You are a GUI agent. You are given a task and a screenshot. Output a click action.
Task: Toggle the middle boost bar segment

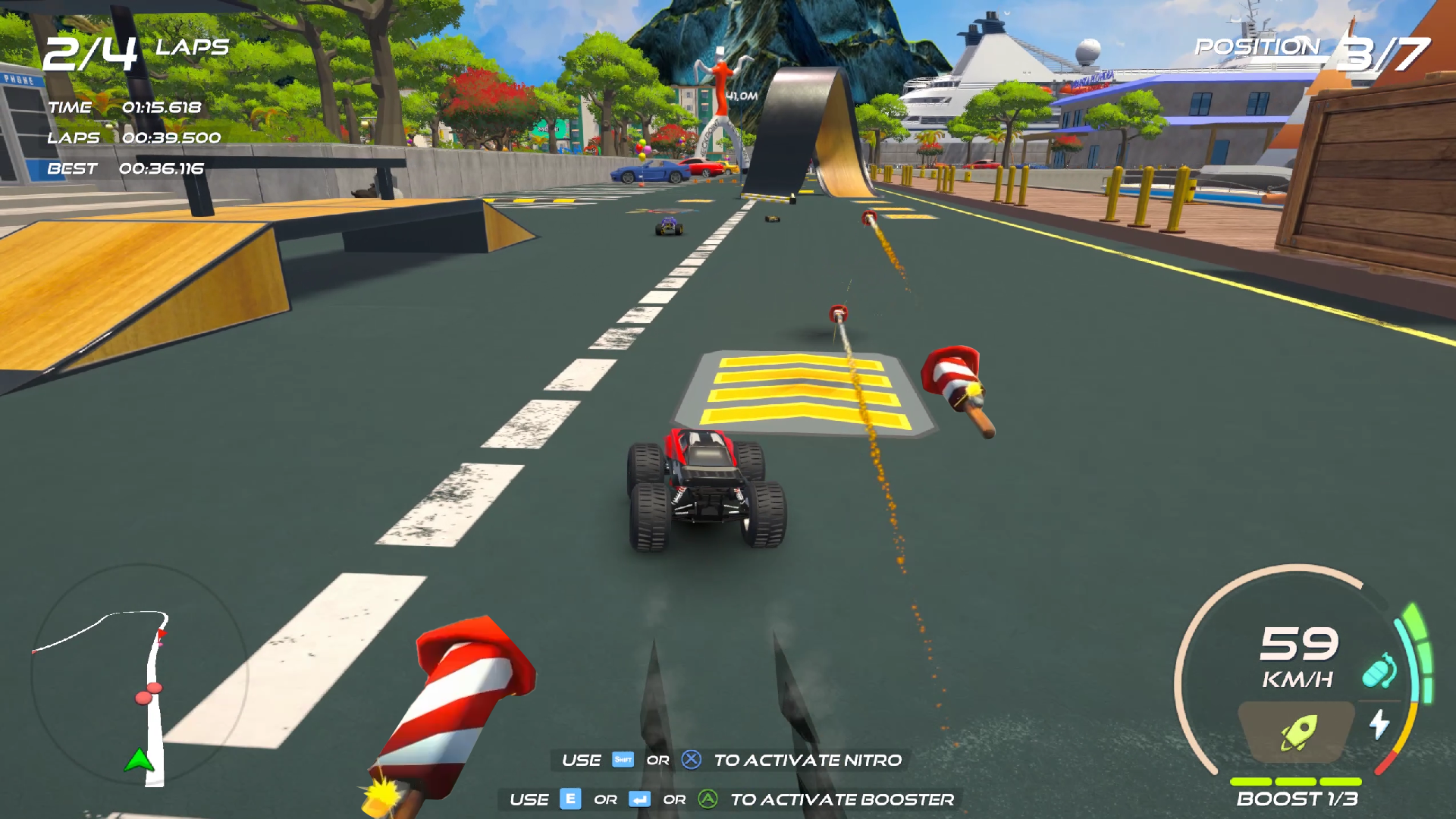click(x=1295, y=783)
